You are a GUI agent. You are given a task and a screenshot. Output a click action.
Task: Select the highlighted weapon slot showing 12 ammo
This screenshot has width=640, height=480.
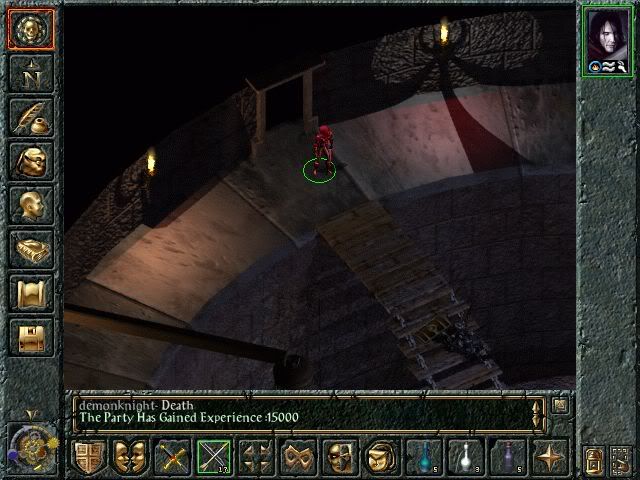tap(214, 458)
